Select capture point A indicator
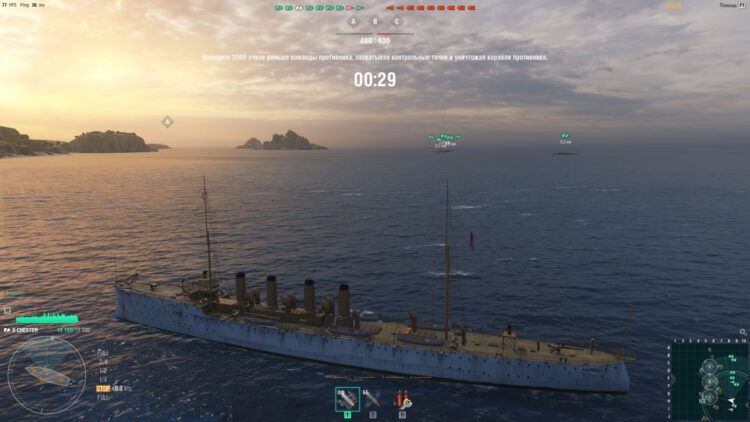750x422 pixels. [x=353, y=20]
